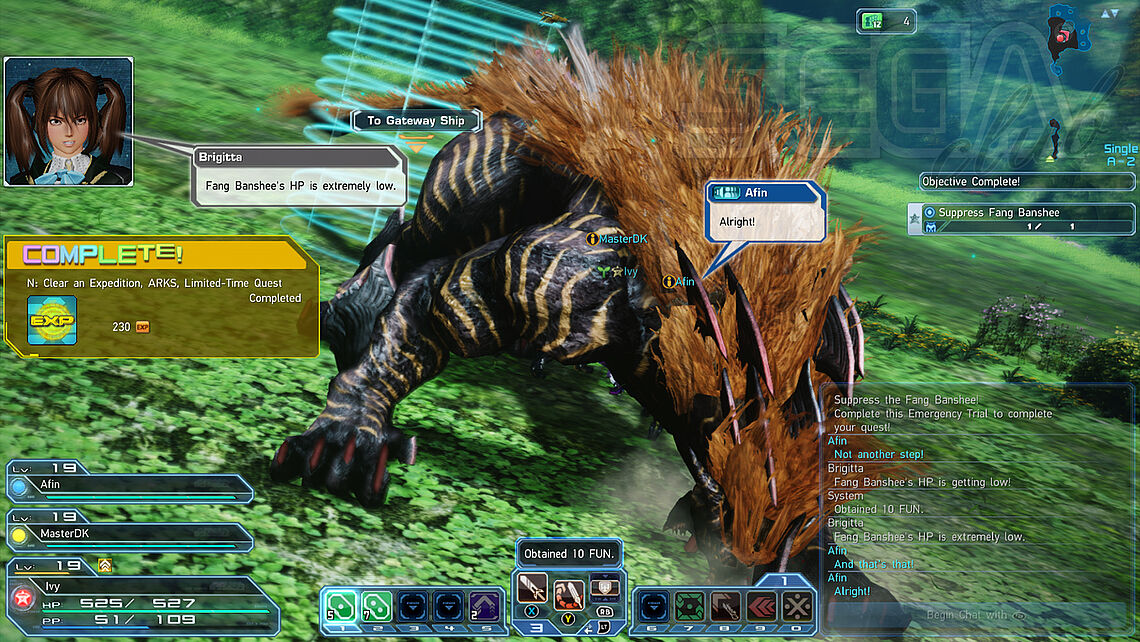The width and height of the screenshot is (1140, 642).
Task: Select the sword weapon action icon
Action: pos(532,587)
